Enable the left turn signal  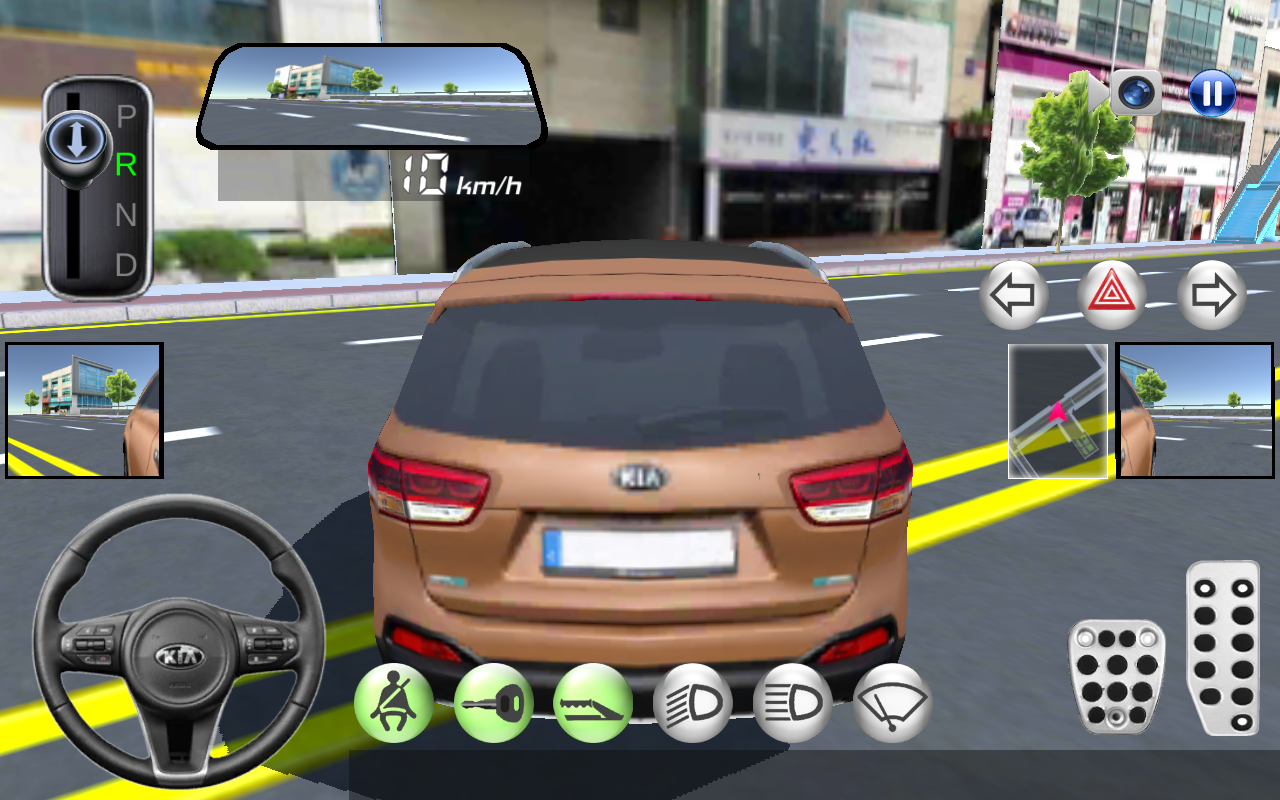(x=1013, y=295)
